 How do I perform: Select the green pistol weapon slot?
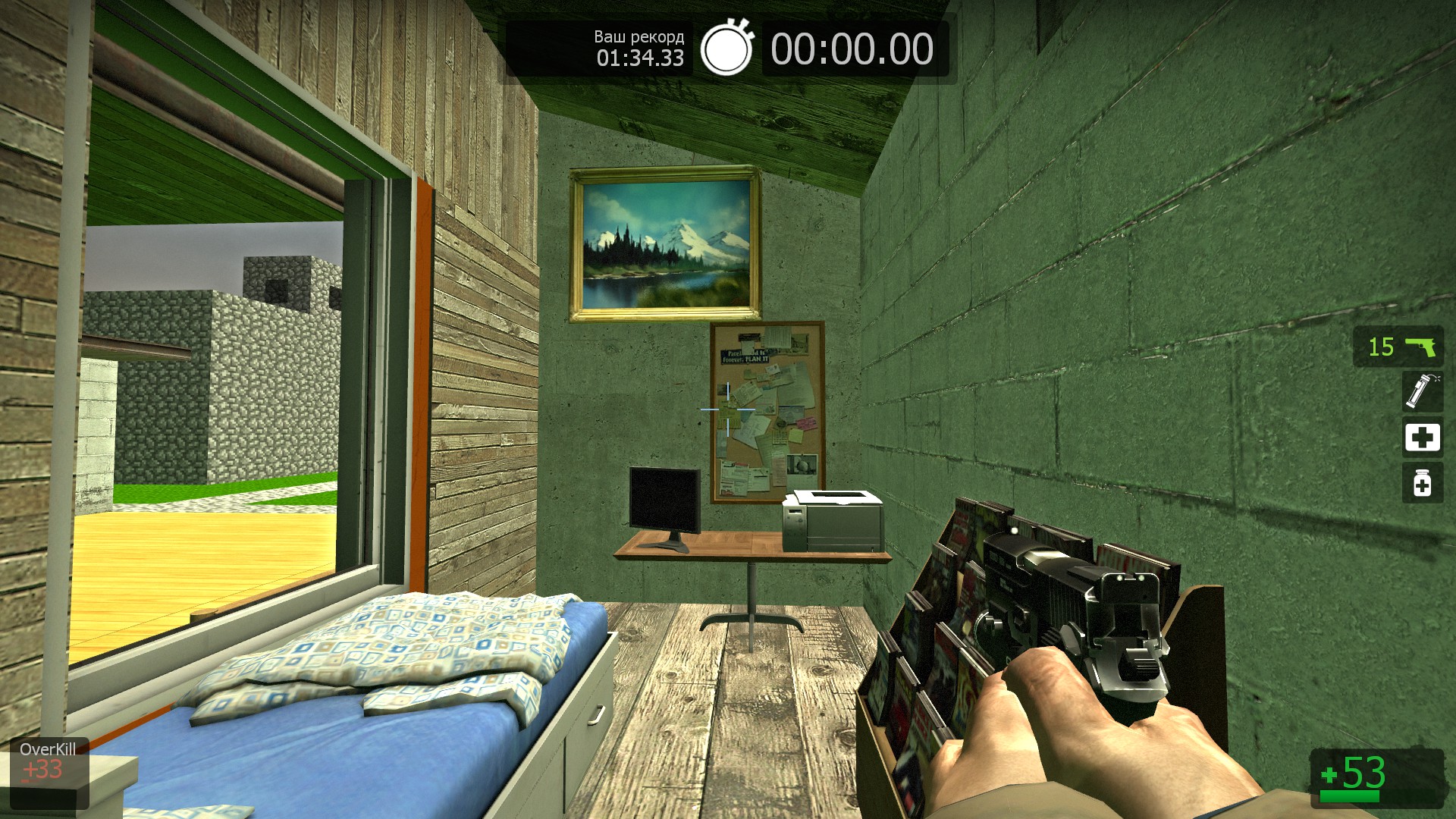pyautogui.click(x=1398, y=347)
